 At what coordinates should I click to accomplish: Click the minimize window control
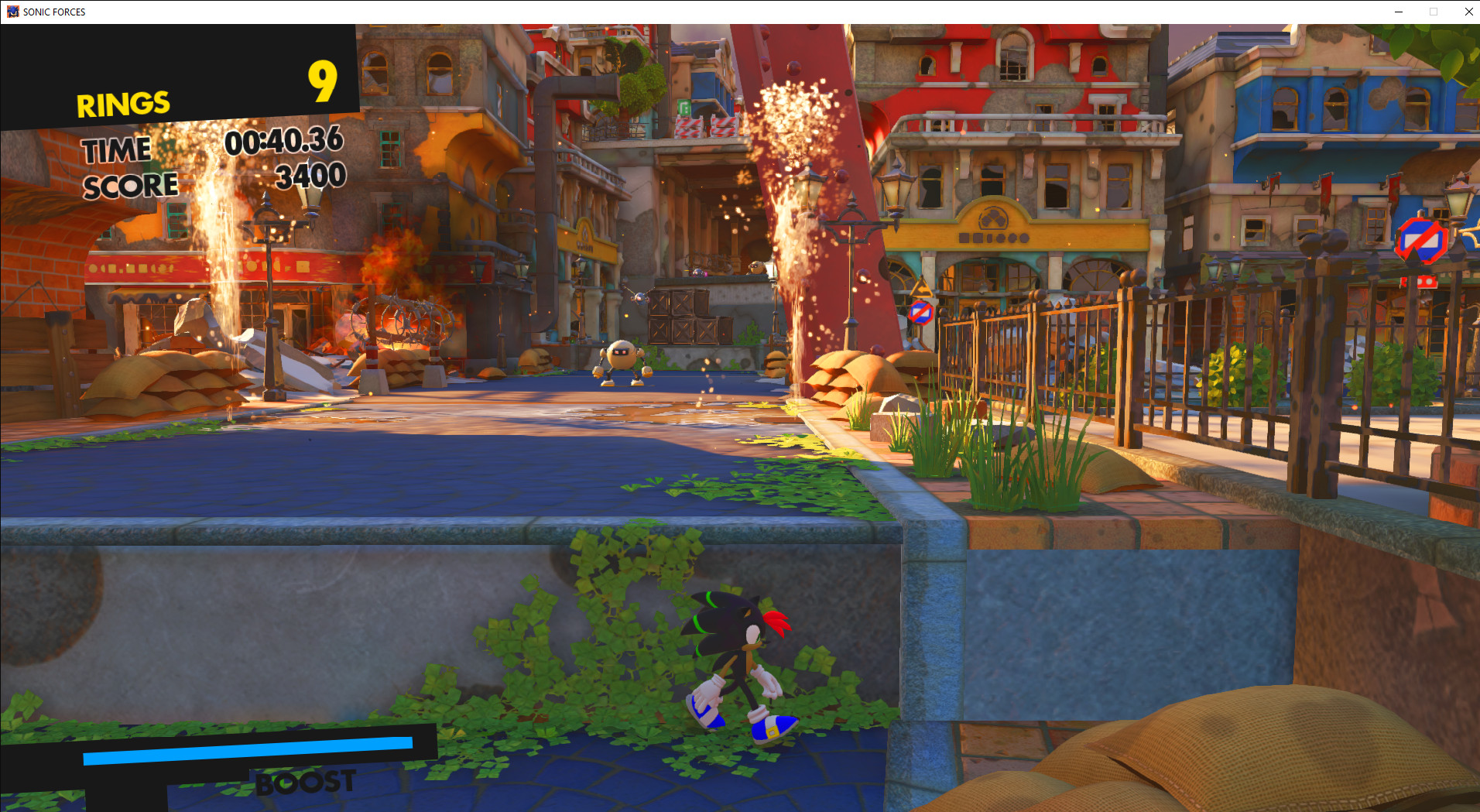coord(1398,12)
